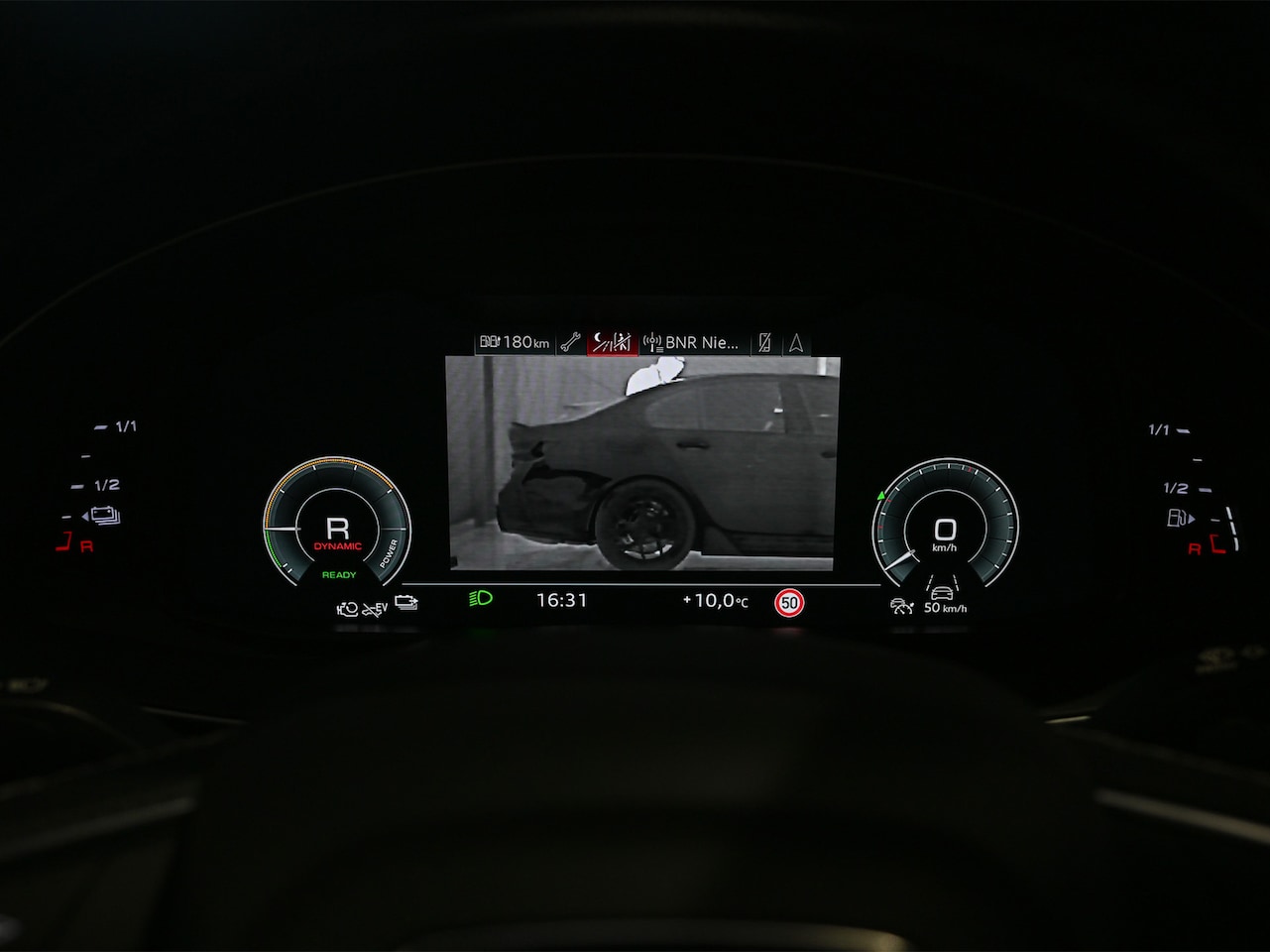This screenshot has width=1270, height=952.
Task: Open the navigation arrow tab
Action: click(795, 343)
